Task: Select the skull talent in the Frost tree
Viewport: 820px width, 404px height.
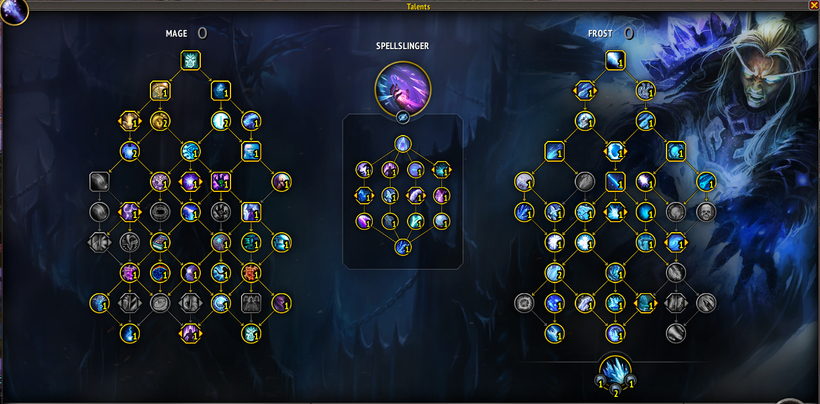Action: pos(706,212)
